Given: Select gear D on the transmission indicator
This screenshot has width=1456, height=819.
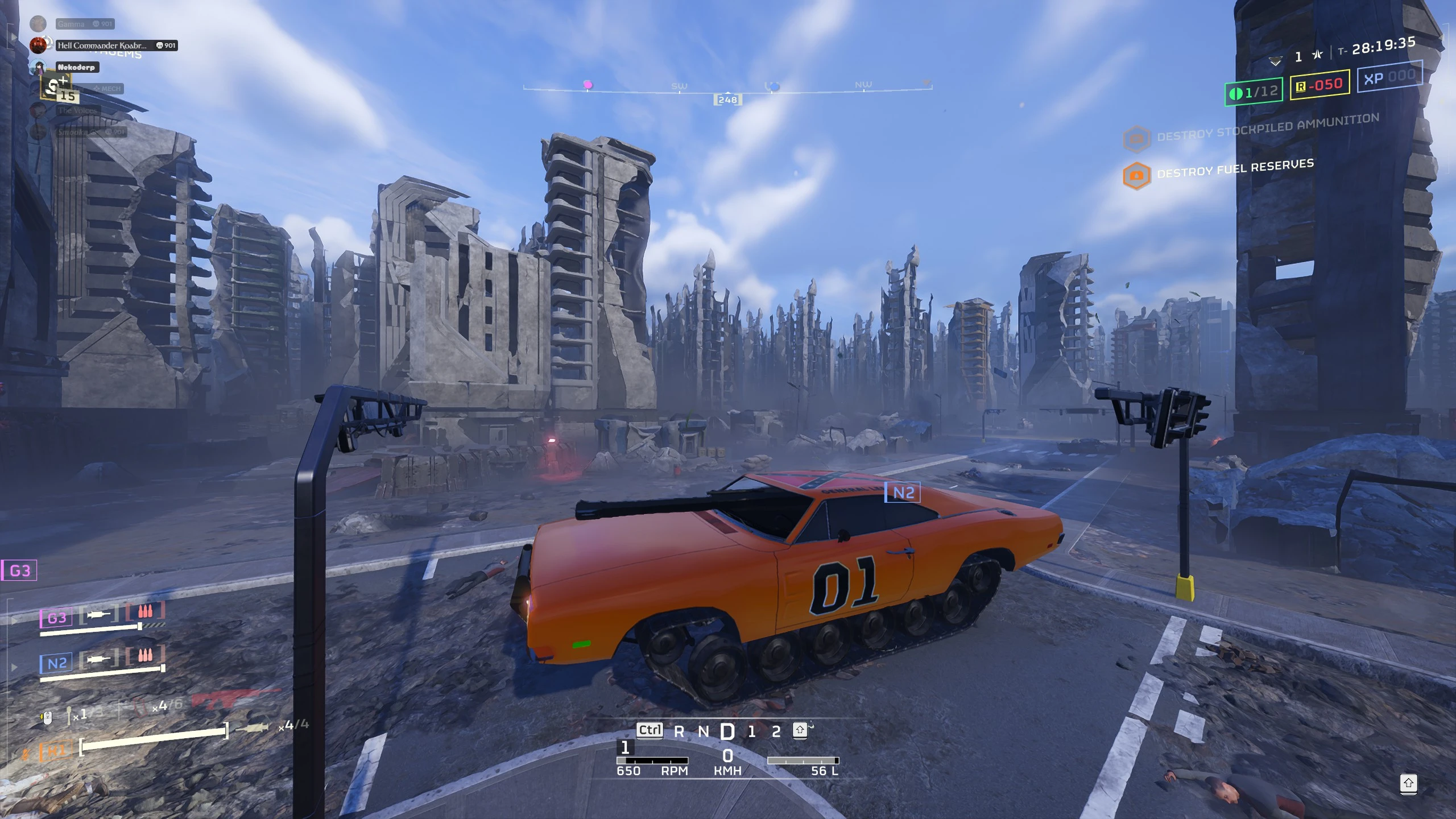Looking at the screenshot, I should tap(728, 731).
